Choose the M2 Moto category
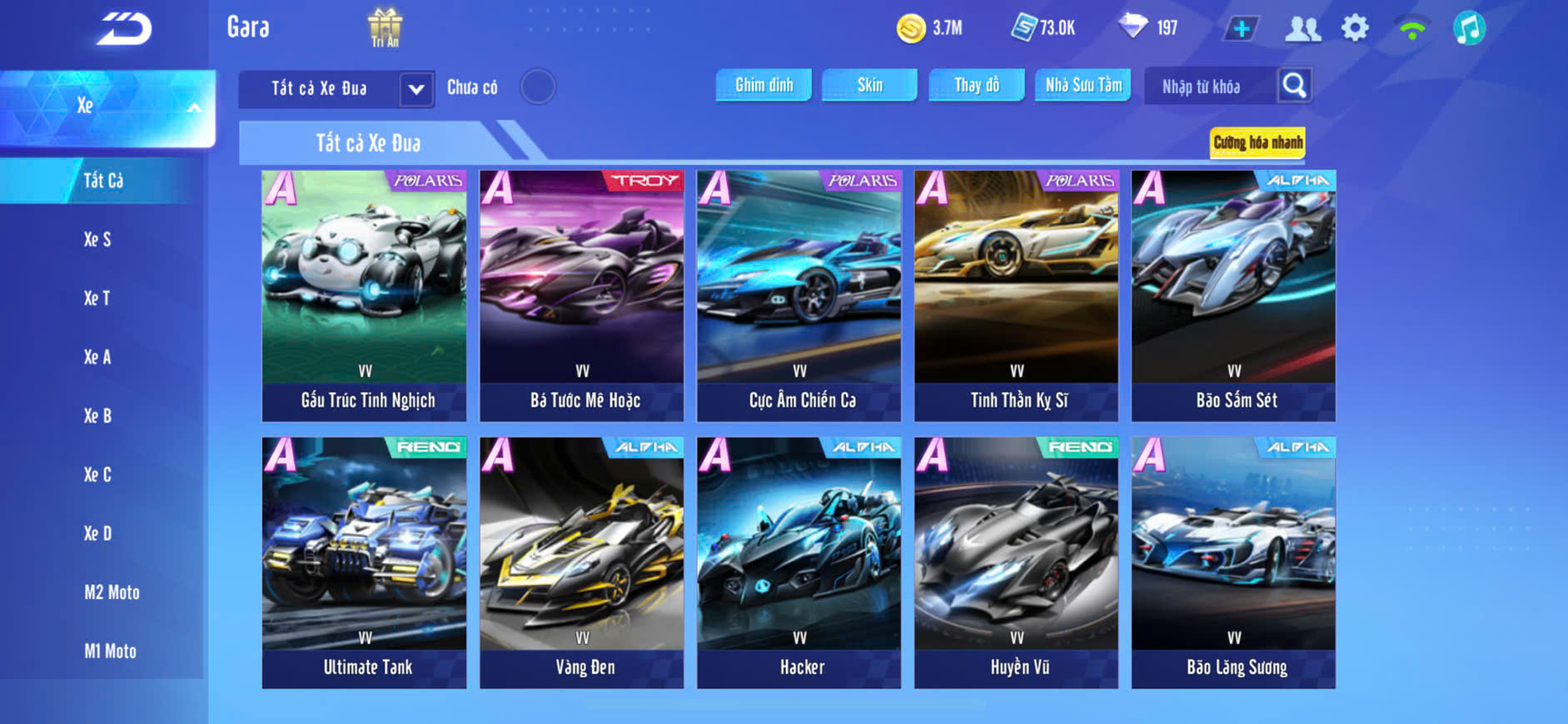Screen dimensions: 1568x724 click(x=112, y=593)
